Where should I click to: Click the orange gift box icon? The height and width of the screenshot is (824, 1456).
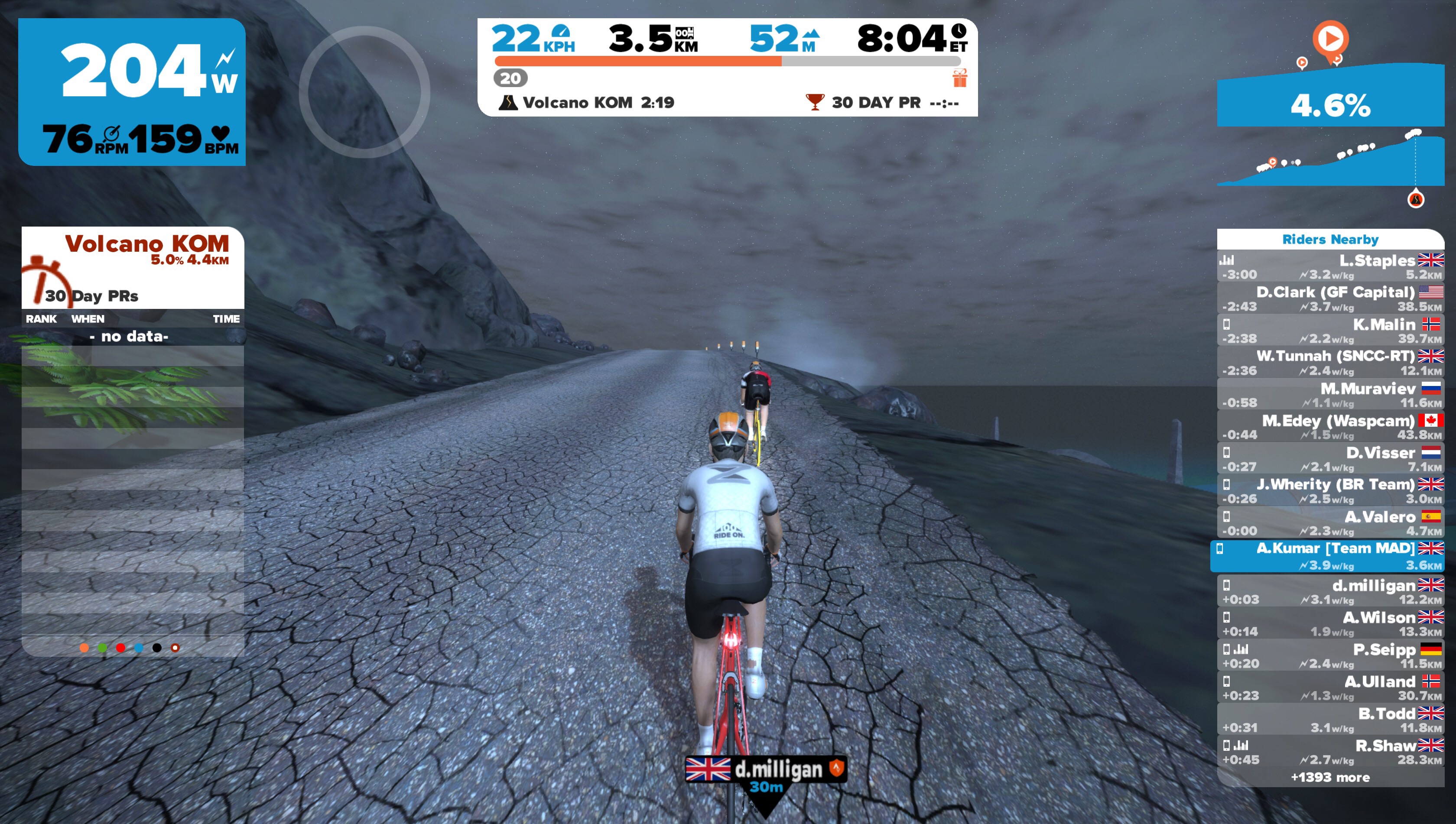click(x=959, y=78)
